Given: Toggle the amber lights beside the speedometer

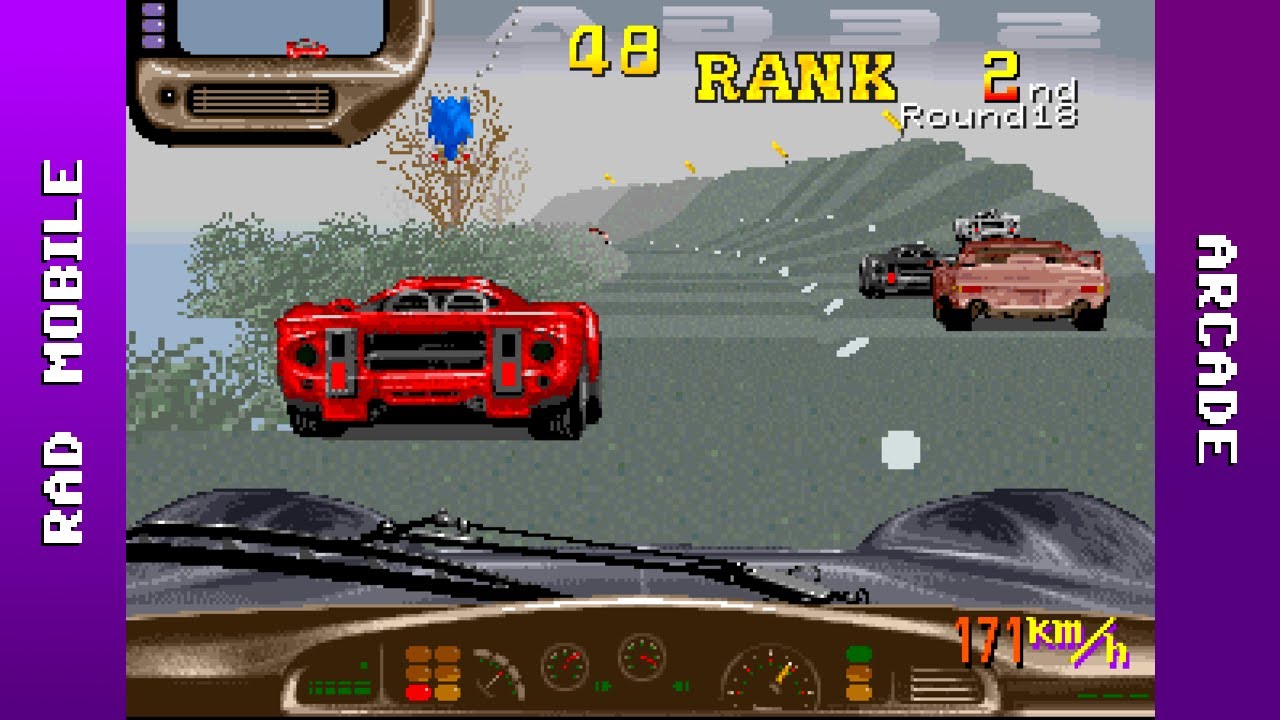Looking at the screenshot, I should 858,685.
